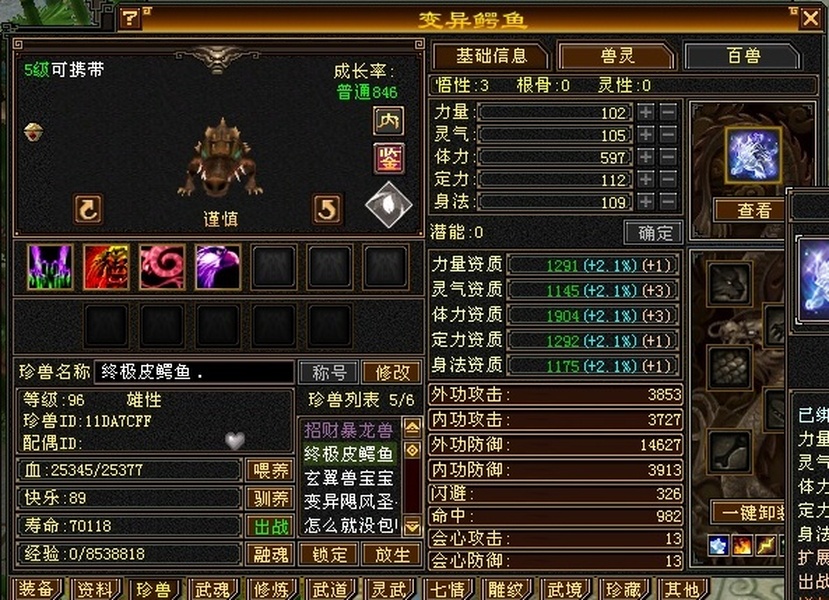Click 查看 under the beast spirit icon
This screenshot has height=600, width=829.
tap(755, 210)
